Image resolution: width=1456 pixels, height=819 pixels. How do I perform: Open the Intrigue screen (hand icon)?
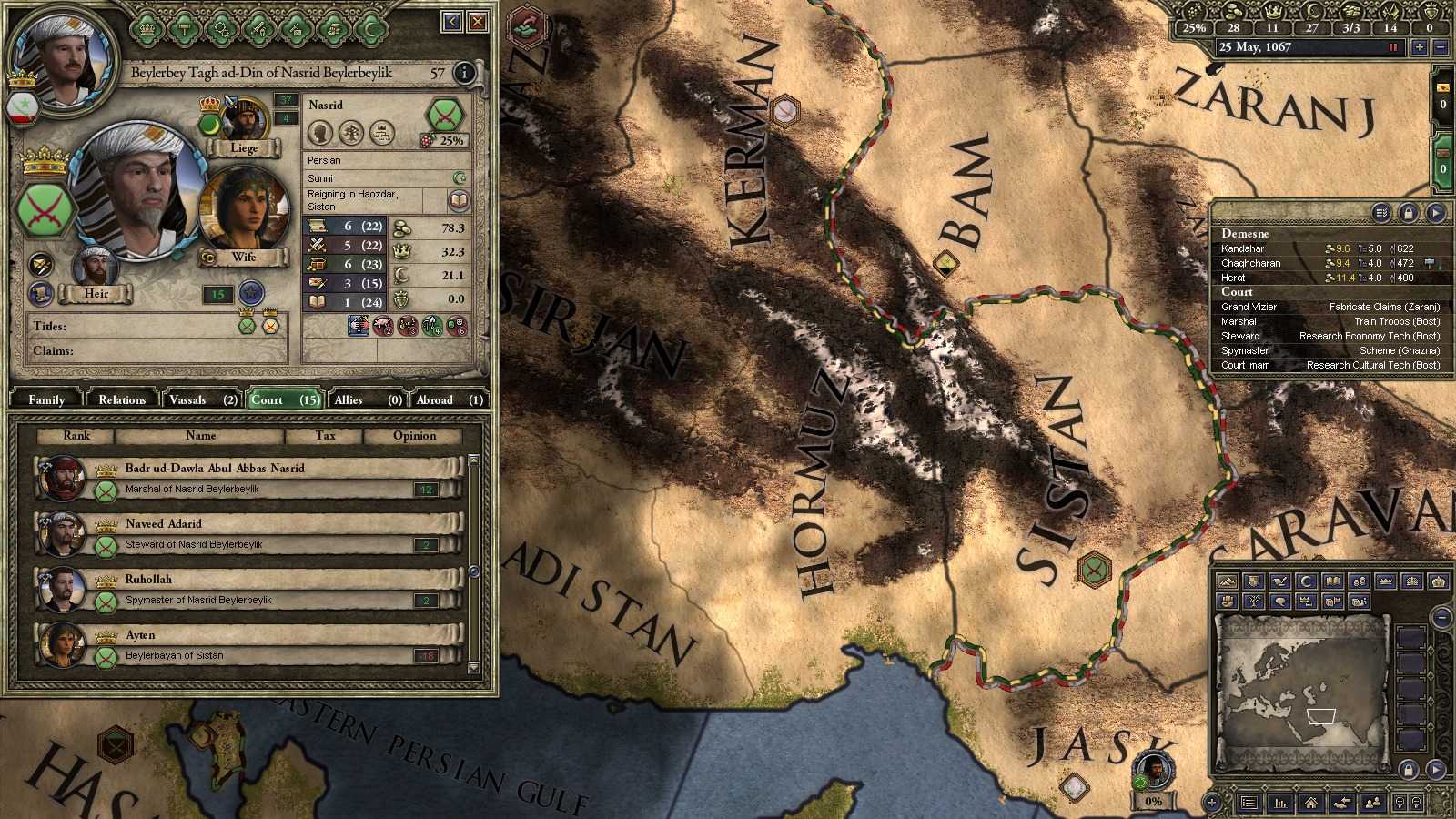coord(332,30)
